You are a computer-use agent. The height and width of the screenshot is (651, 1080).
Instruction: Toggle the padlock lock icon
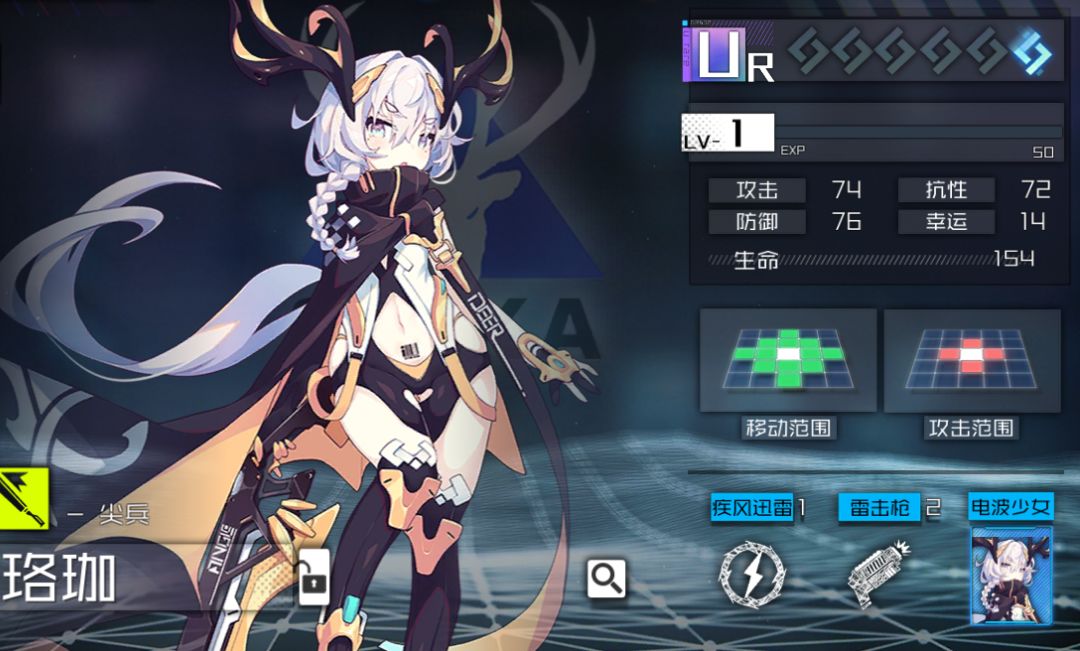[314, 580]
